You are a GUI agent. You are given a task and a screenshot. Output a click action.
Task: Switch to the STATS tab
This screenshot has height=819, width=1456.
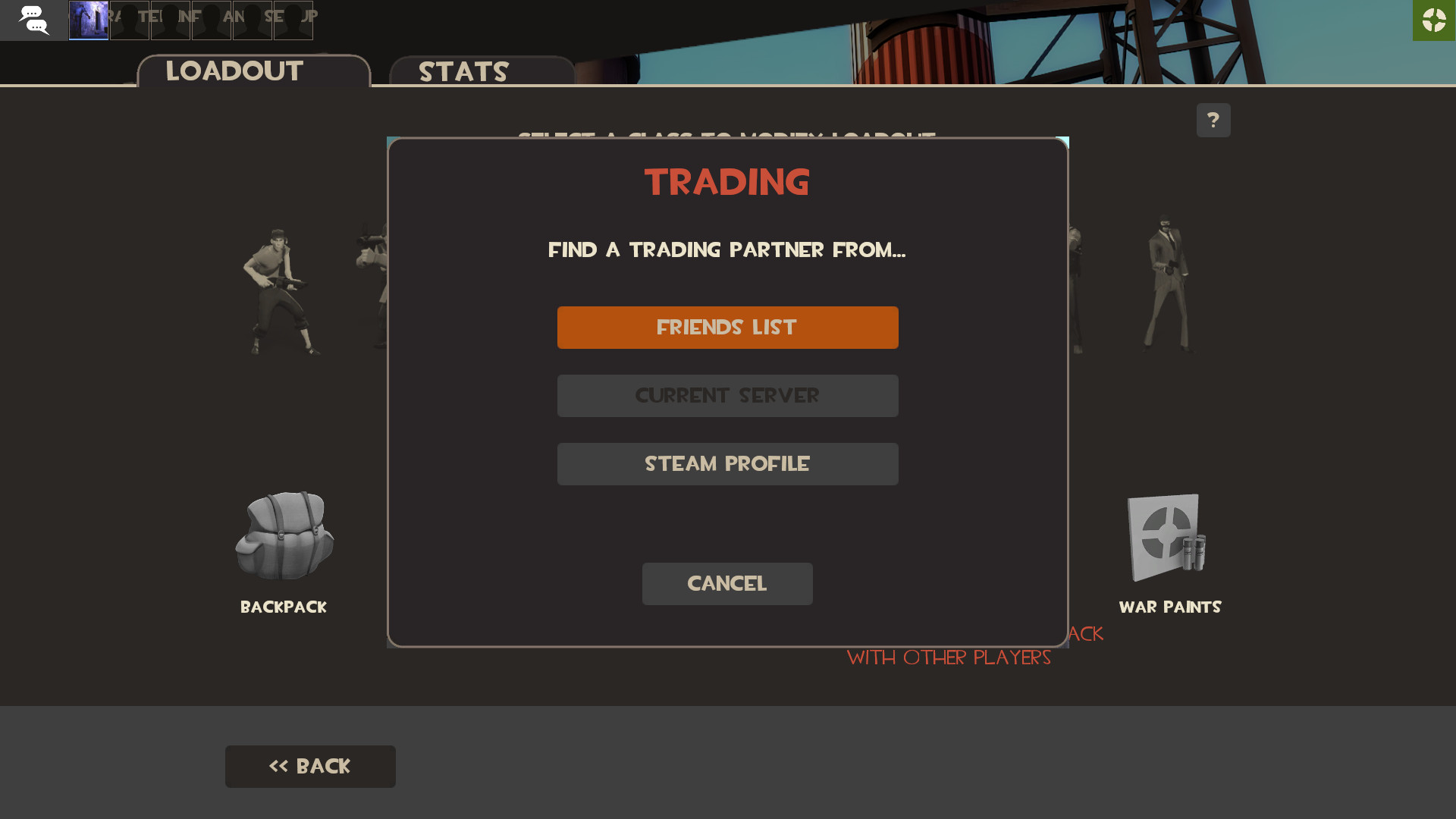464,72
